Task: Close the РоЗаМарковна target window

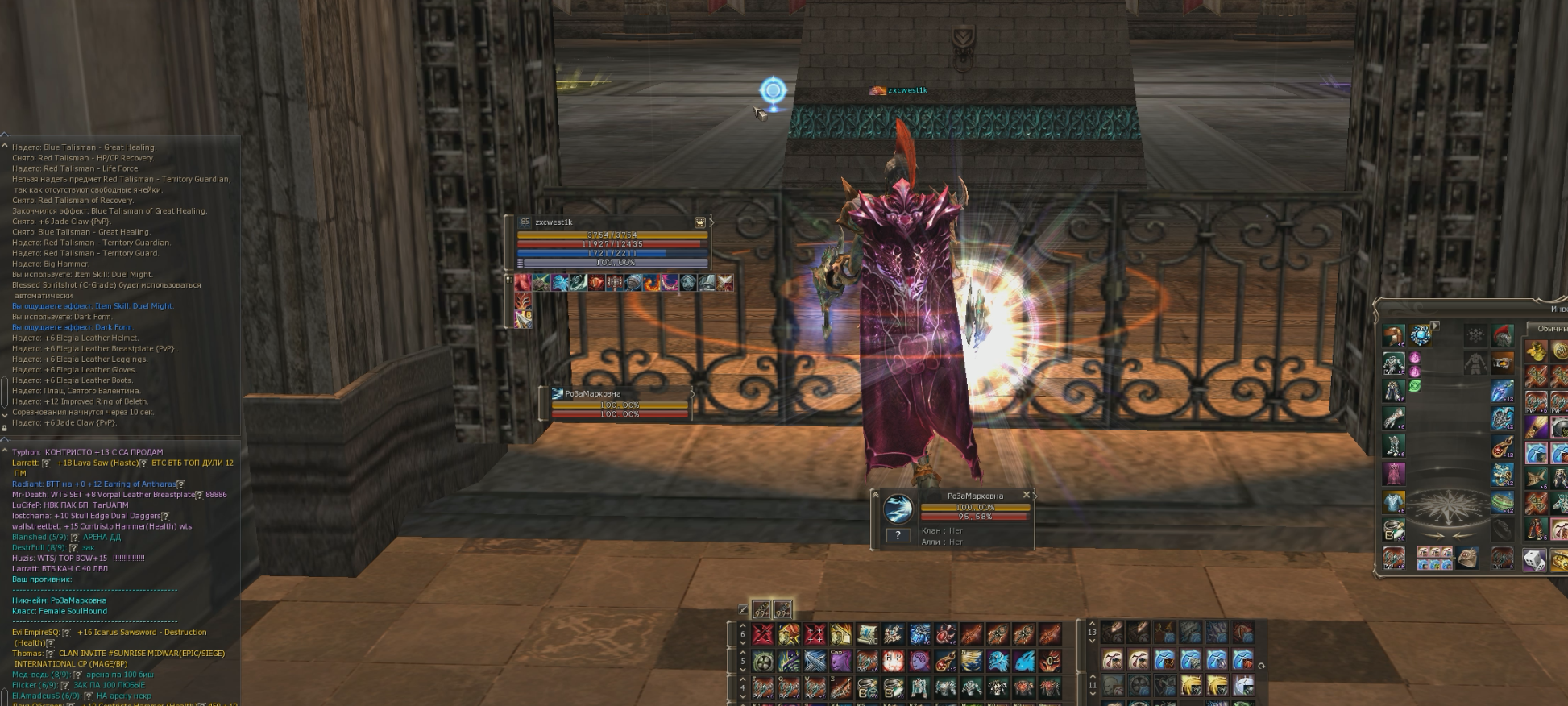Action: coord(1026,495)
